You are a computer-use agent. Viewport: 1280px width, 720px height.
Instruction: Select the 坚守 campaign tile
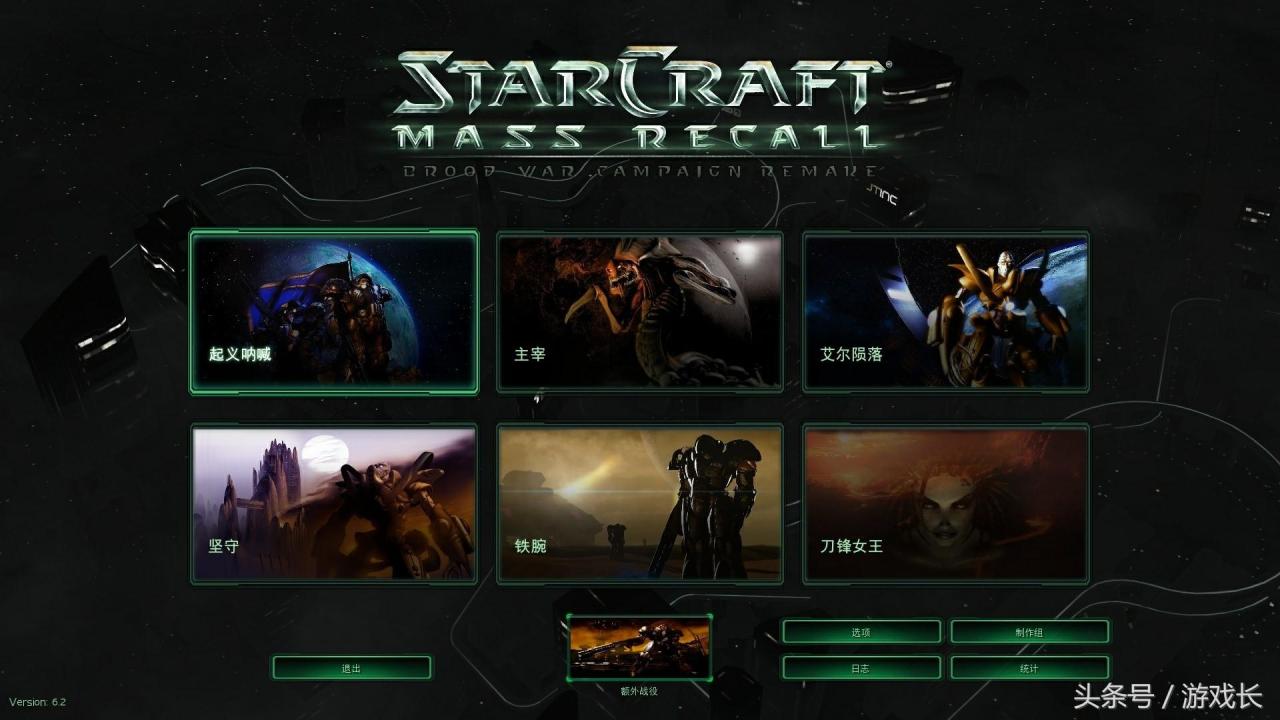[334, 504]
